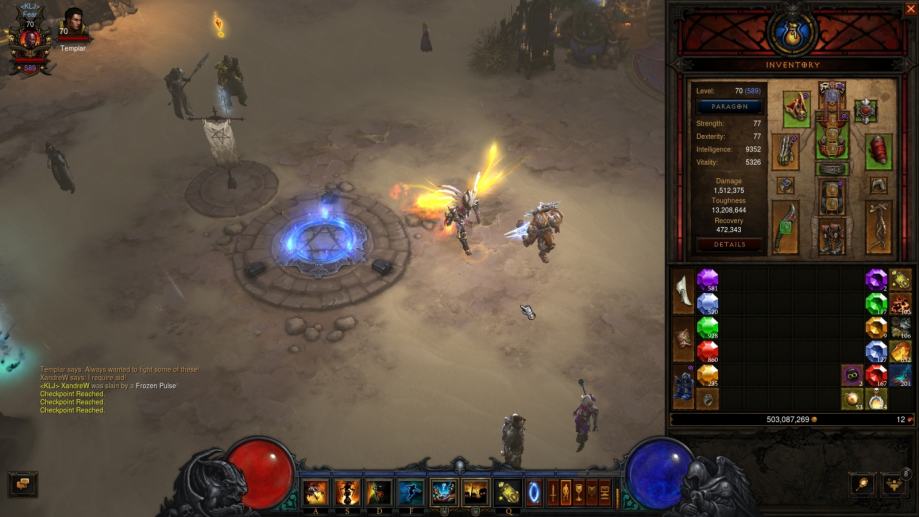Select the equipped chest armor slot
The image size is (919, 517).
tap(832, 139)
